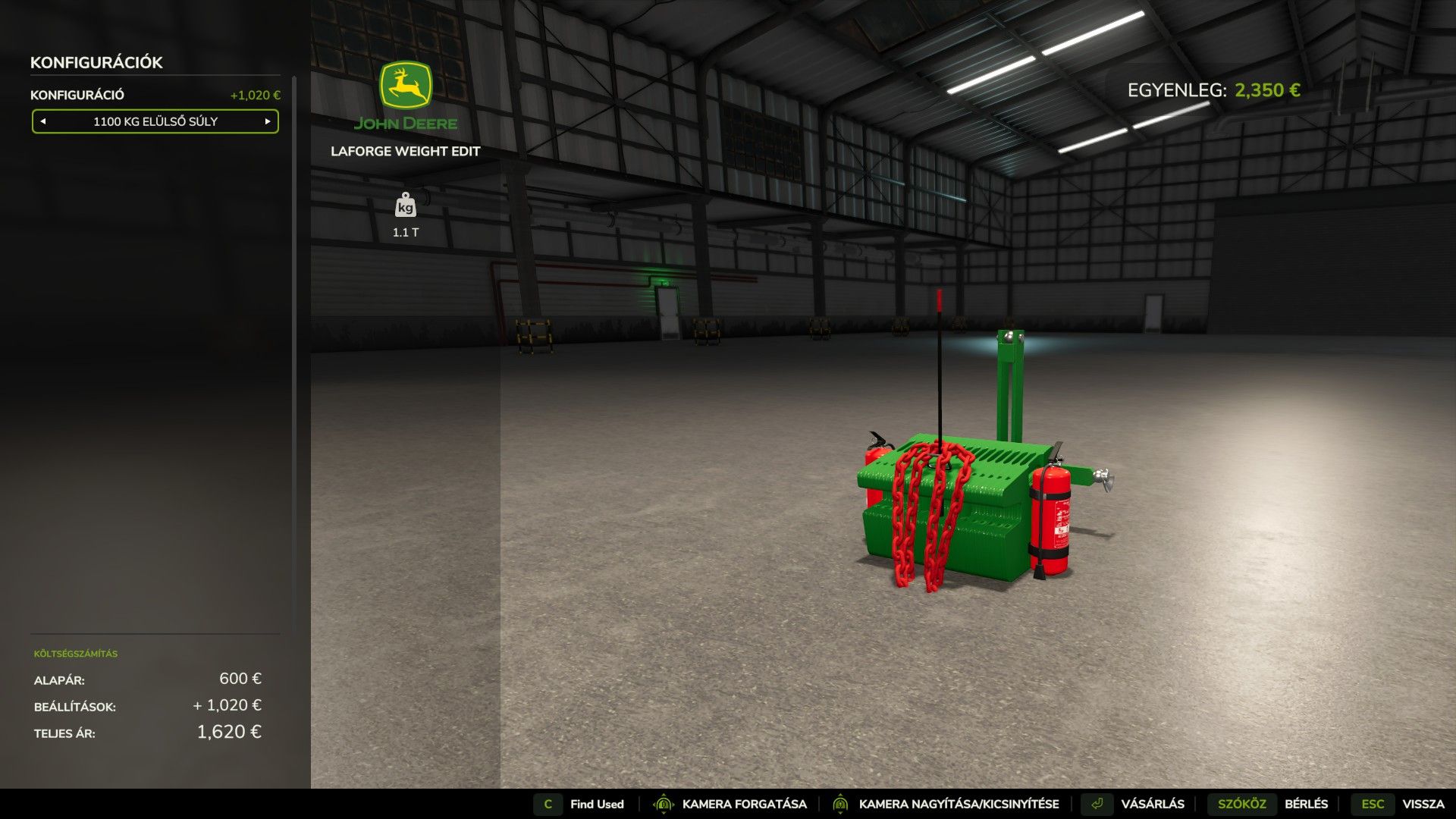The width and height of the screenshot is (1456, 819).
Task: Toggle to previous weight configuration option
Action: [43, 121]
